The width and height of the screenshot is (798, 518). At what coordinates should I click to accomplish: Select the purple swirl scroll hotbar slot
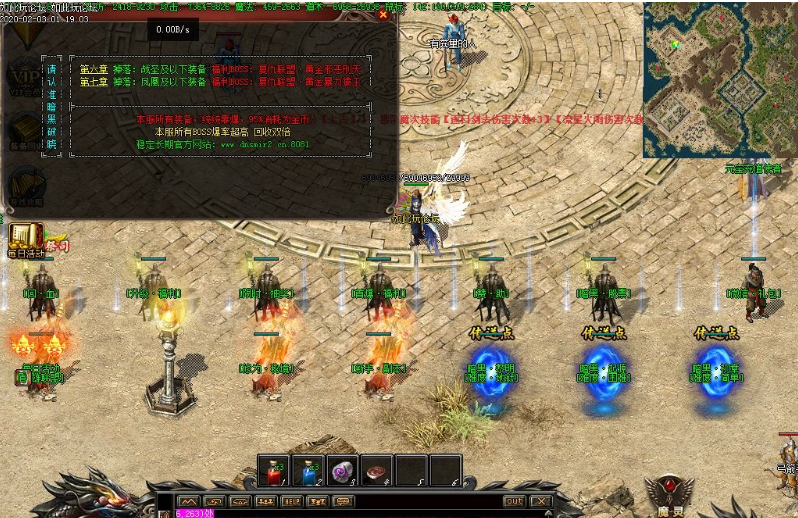(343, 470)
